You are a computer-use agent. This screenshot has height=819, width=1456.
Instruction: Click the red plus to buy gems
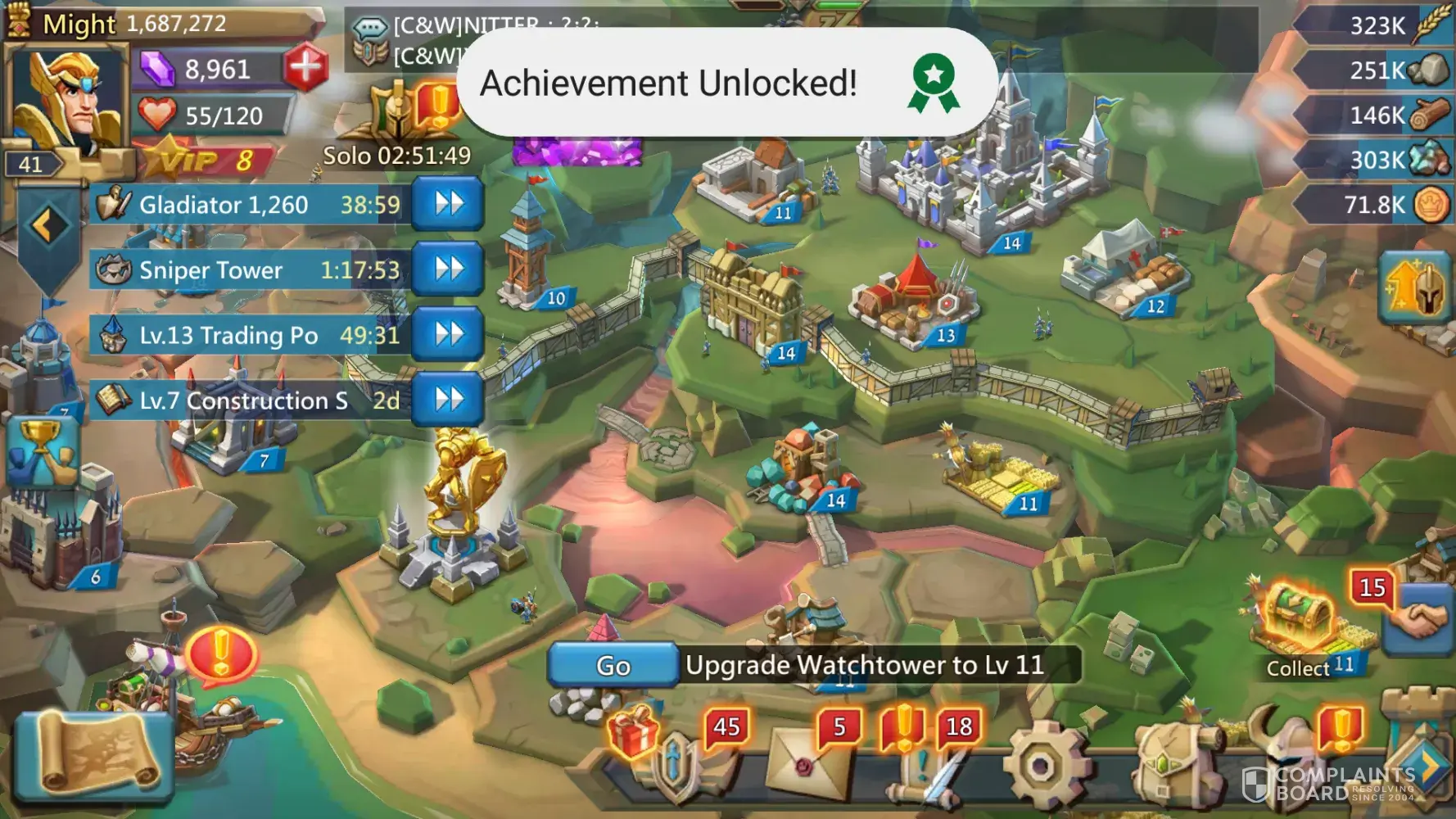(x=306, y=66)
